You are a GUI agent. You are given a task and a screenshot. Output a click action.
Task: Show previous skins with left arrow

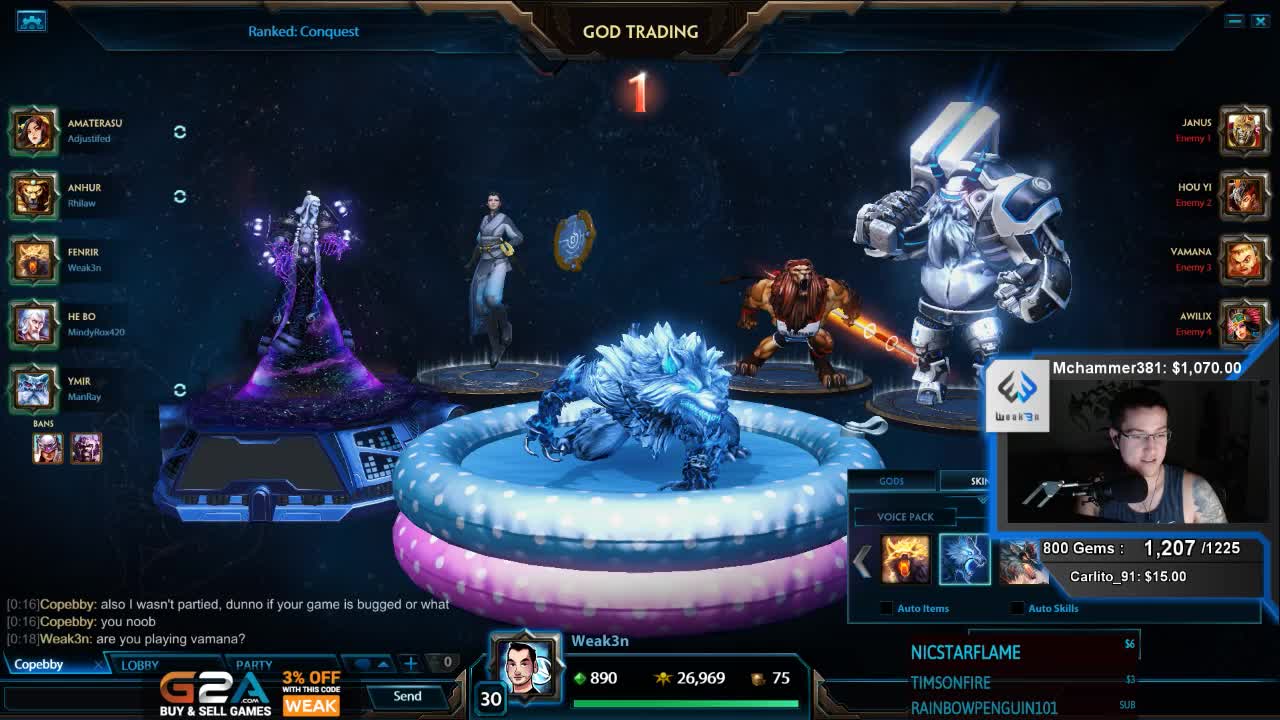[862, 561]
